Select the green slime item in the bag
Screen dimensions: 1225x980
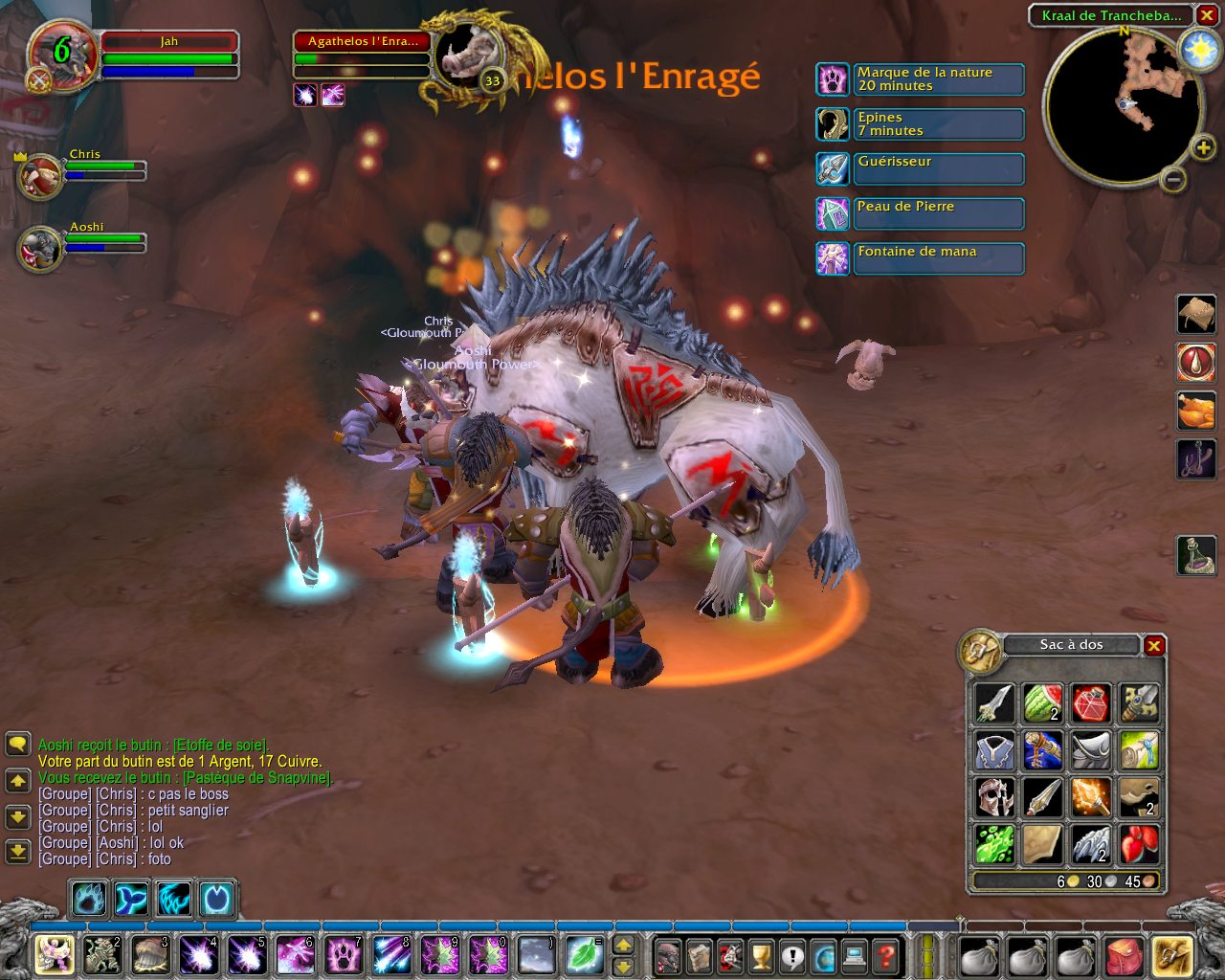[x=994, y=843]
